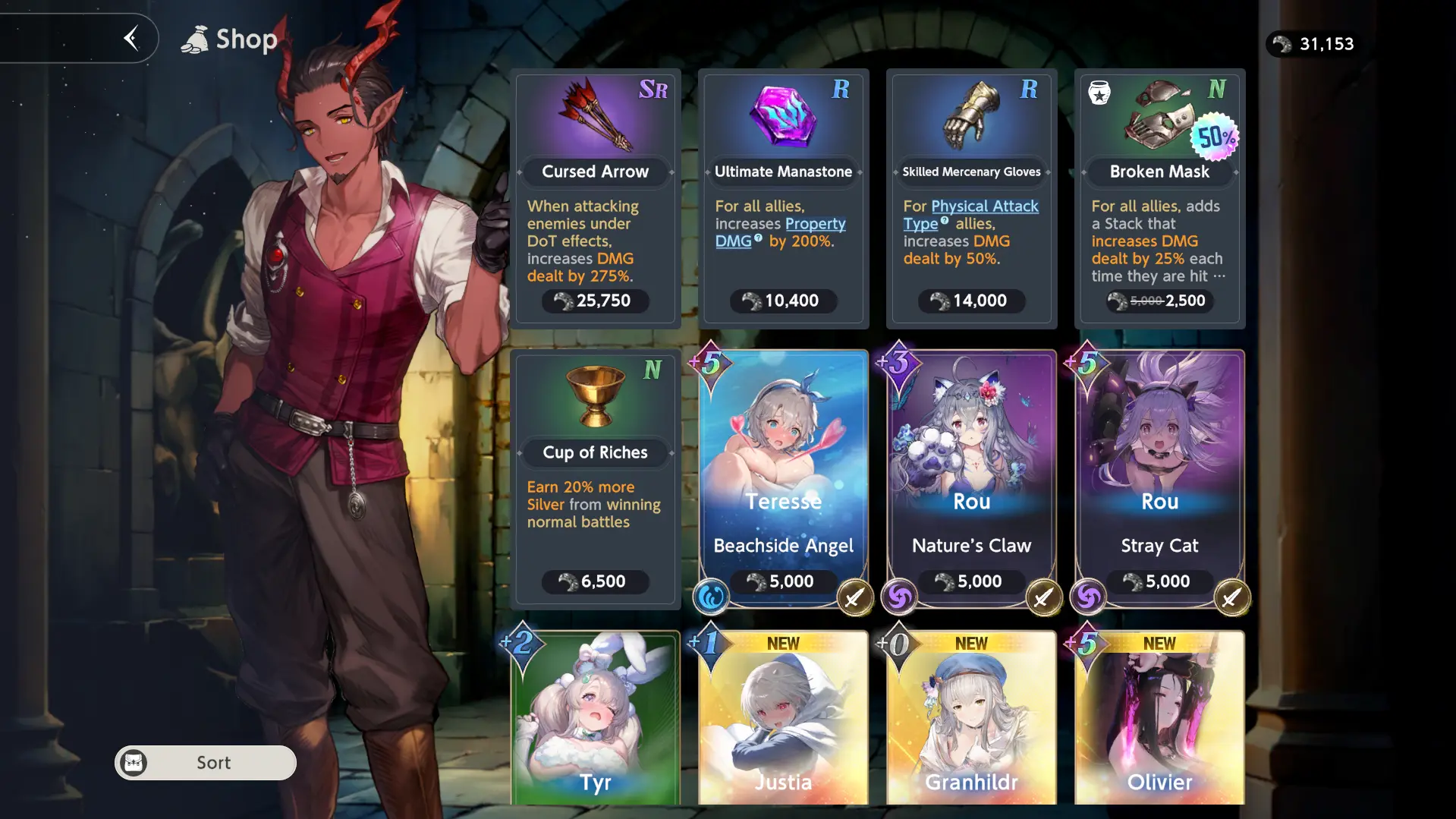Select the Cup of Riches card
The image size is (1456, 819).
(596, 479)
